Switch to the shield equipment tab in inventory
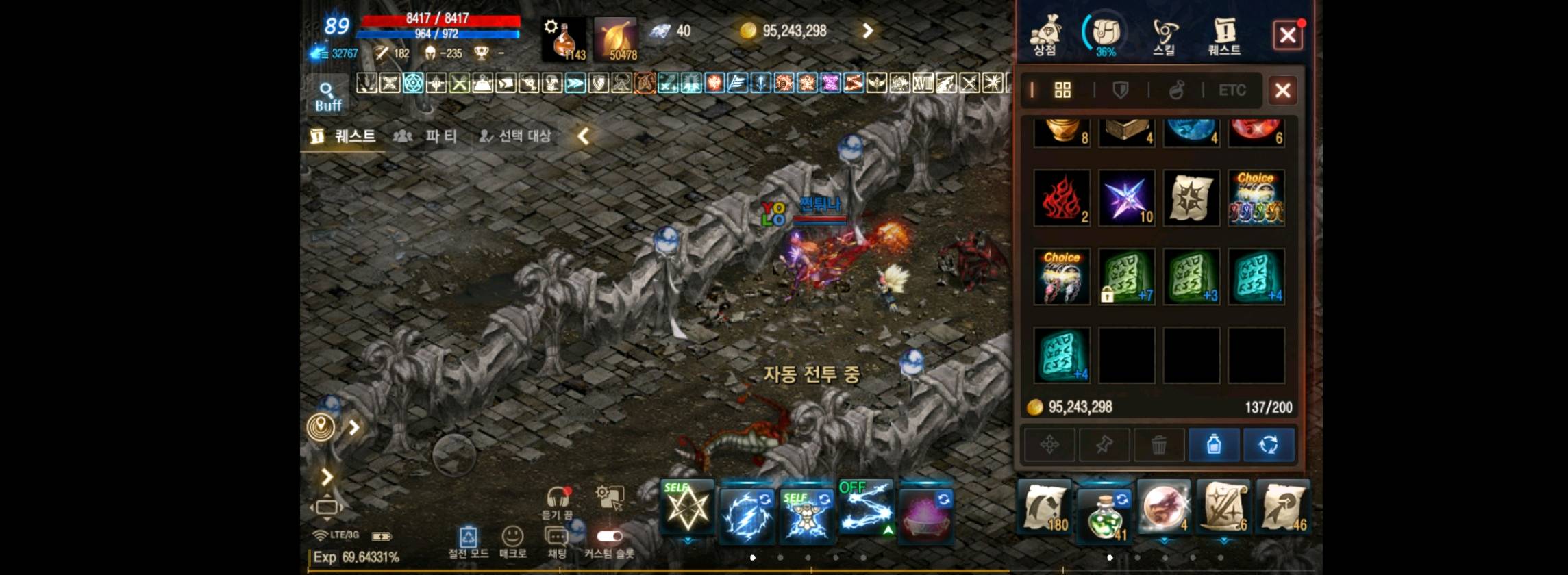Image resolution: width=1568 pixels, height=575 pixels. click(x=1121, y=90)
